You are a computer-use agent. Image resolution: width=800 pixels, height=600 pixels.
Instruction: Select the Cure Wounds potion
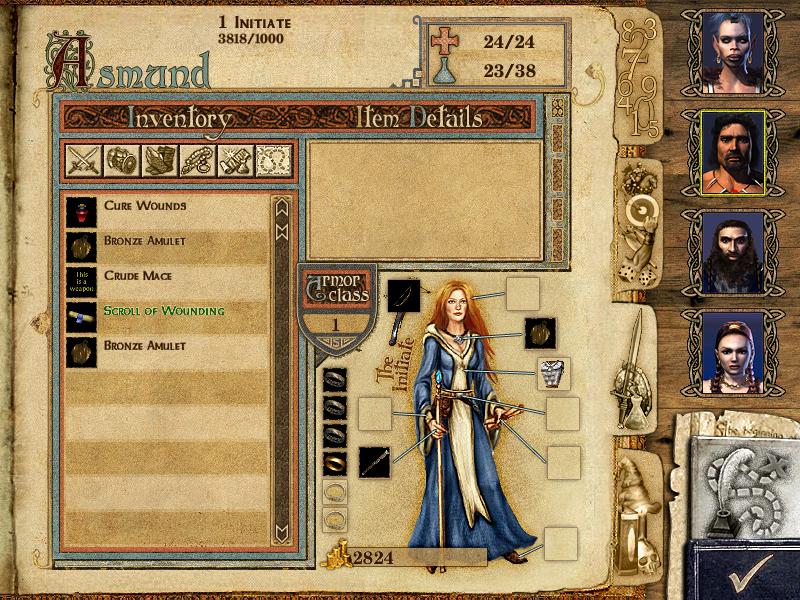145,206
